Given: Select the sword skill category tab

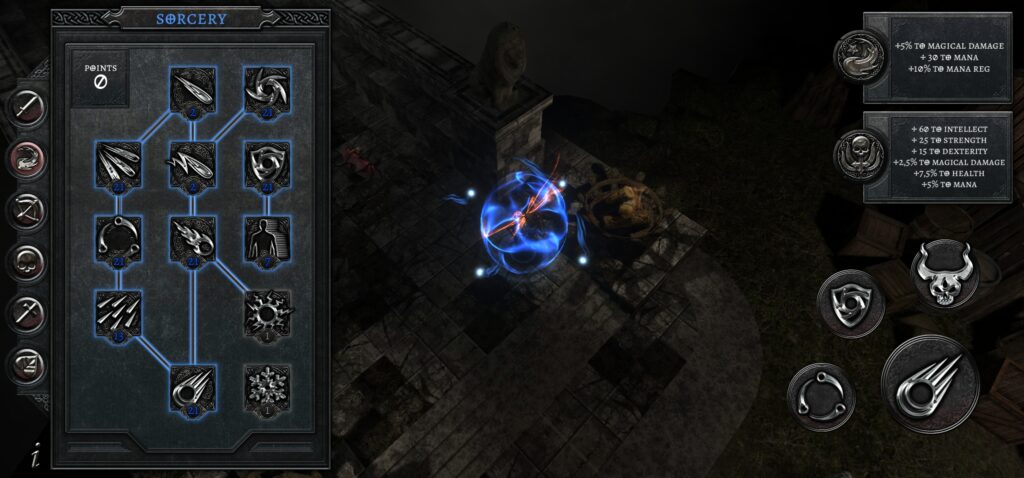Looking at the screenshot, I should point(27,105).
